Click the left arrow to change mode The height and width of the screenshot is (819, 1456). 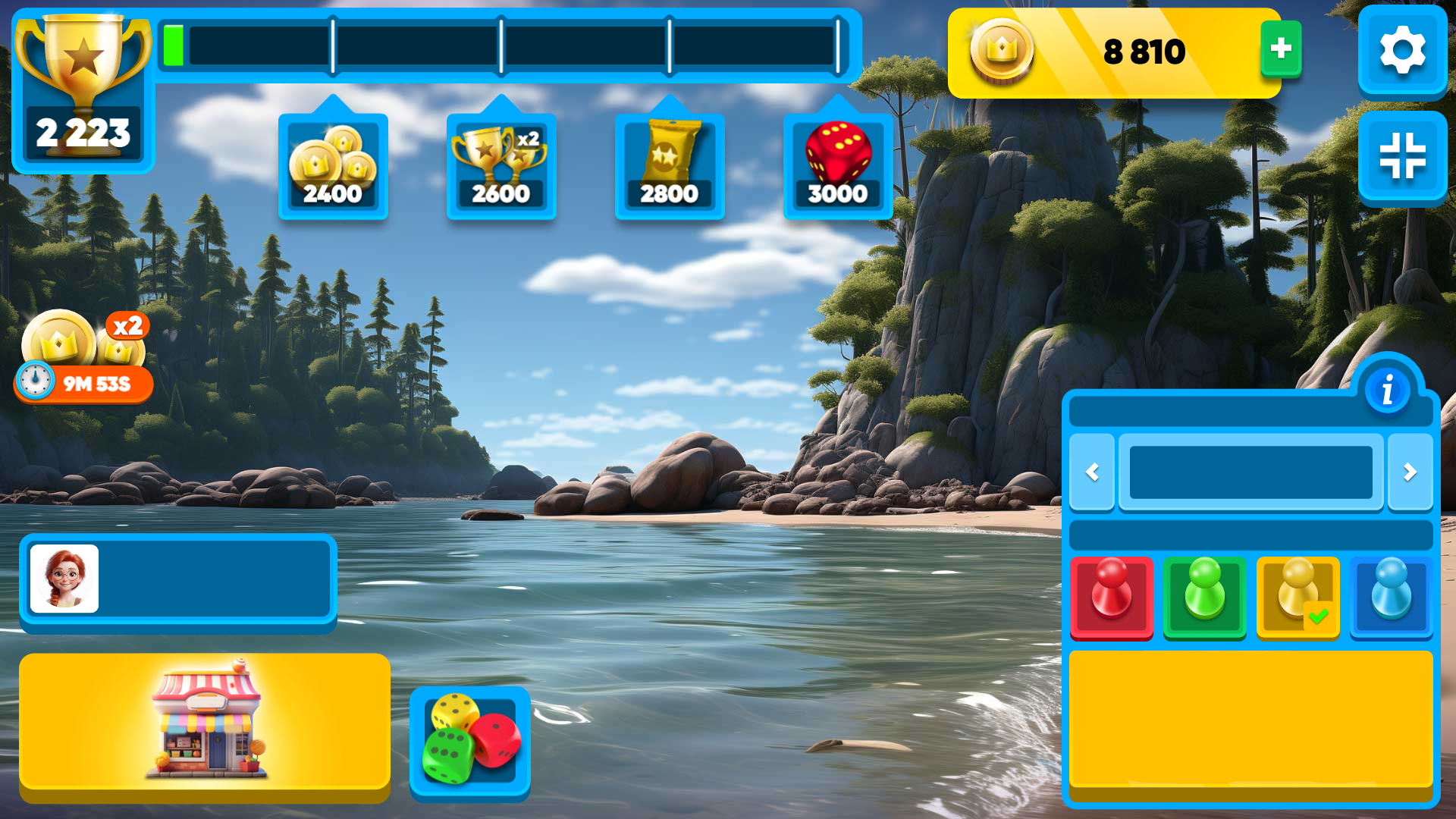pos(1092,472)
